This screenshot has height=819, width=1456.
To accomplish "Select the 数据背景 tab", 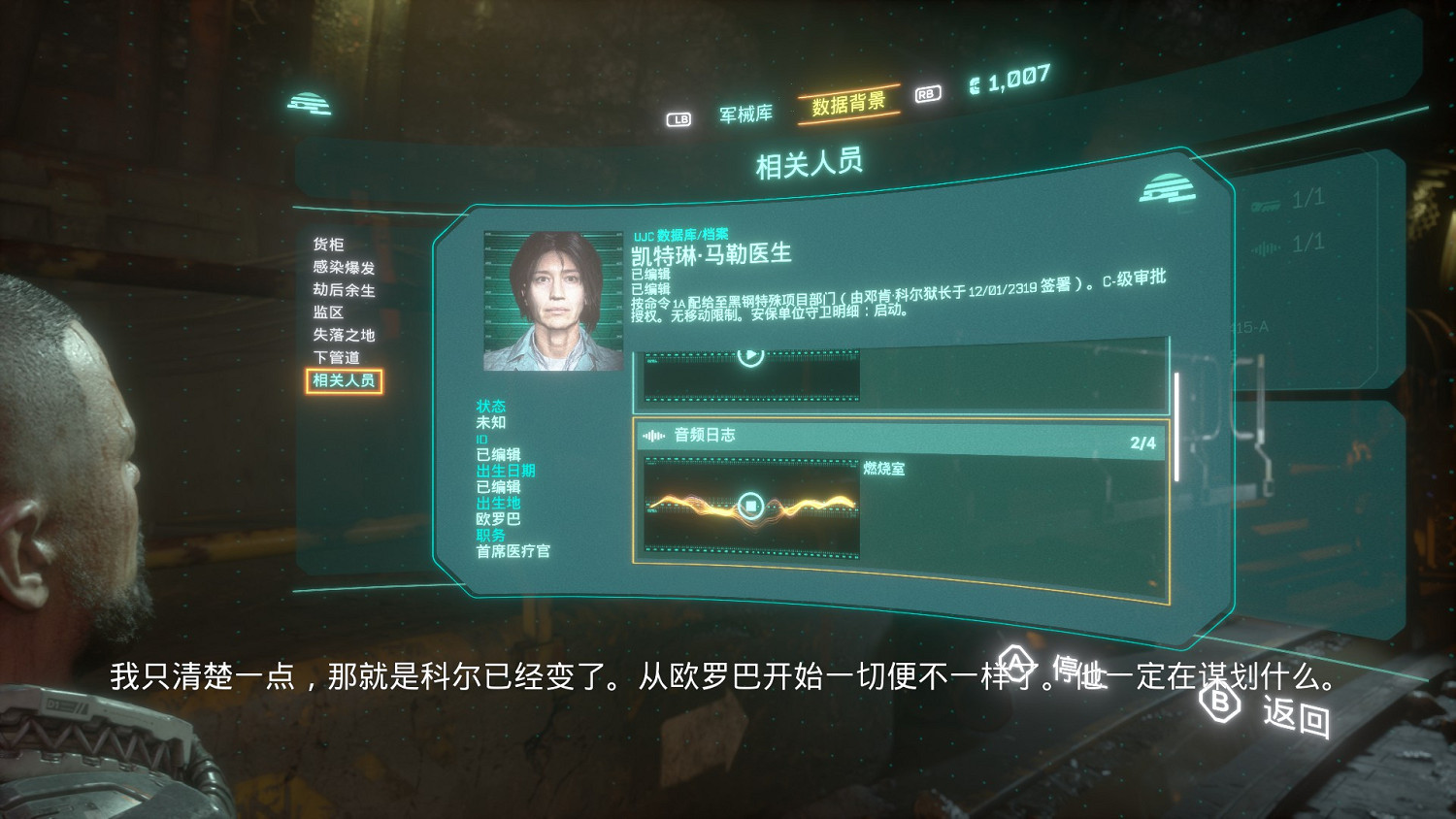I will (846, 107).
